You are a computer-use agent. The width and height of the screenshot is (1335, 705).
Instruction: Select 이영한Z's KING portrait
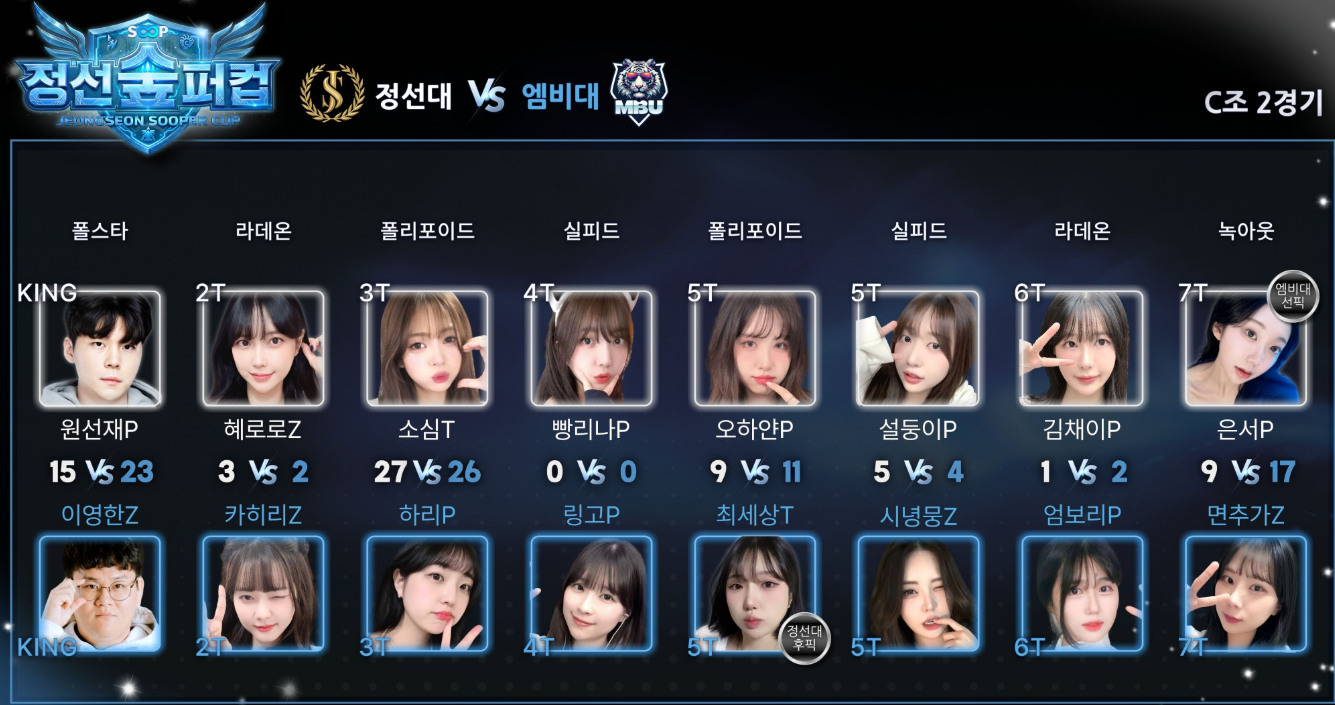pos(99,594)
